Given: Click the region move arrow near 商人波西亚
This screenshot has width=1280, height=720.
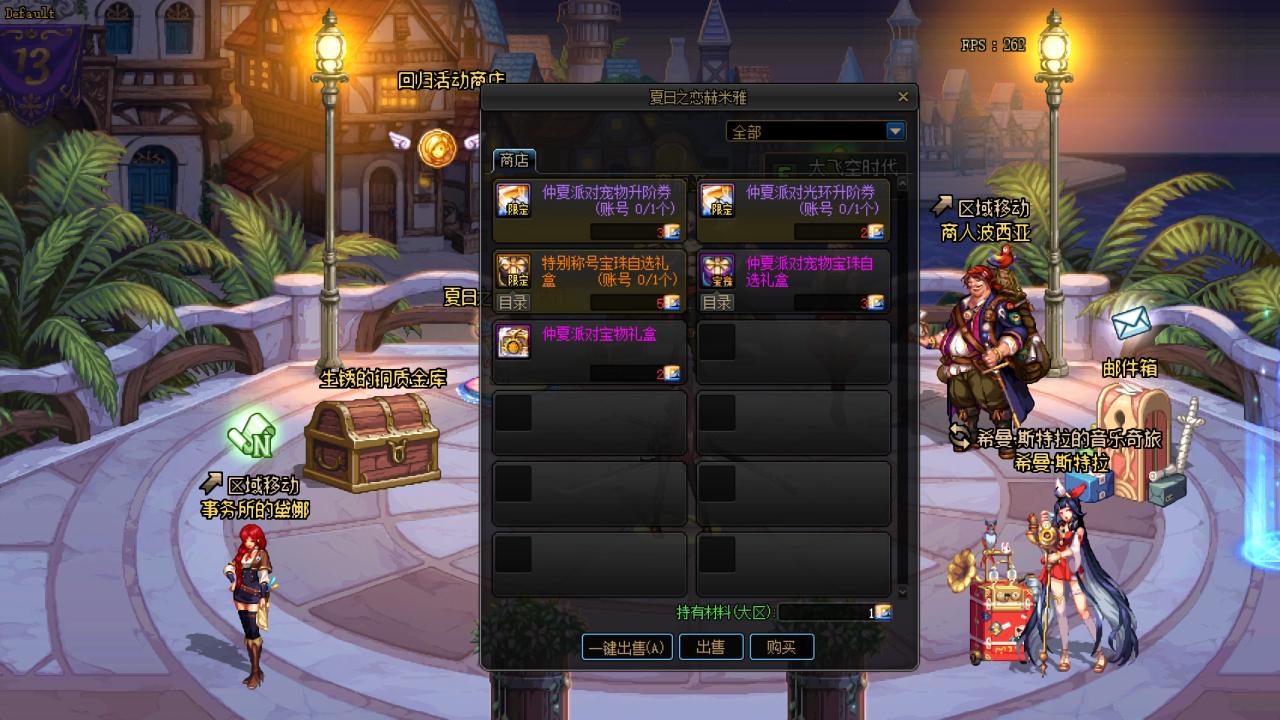Looking at the screenshot, I should point(943,203).
